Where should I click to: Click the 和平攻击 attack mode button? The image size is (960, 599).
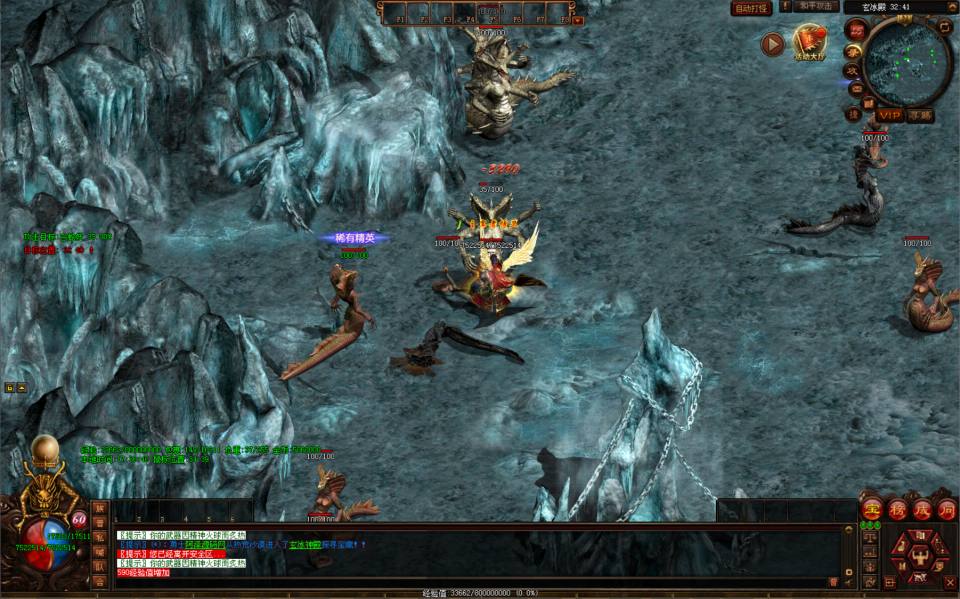[x=815, y=6]
